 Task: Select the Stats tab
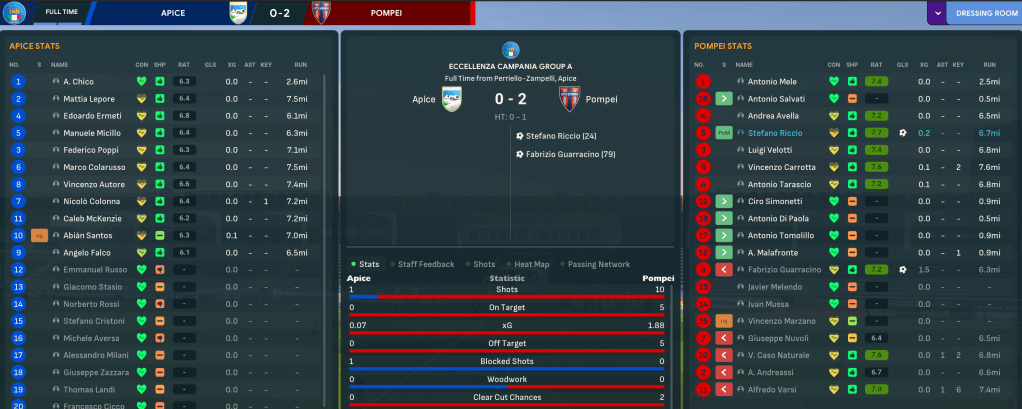click(368, 264)
